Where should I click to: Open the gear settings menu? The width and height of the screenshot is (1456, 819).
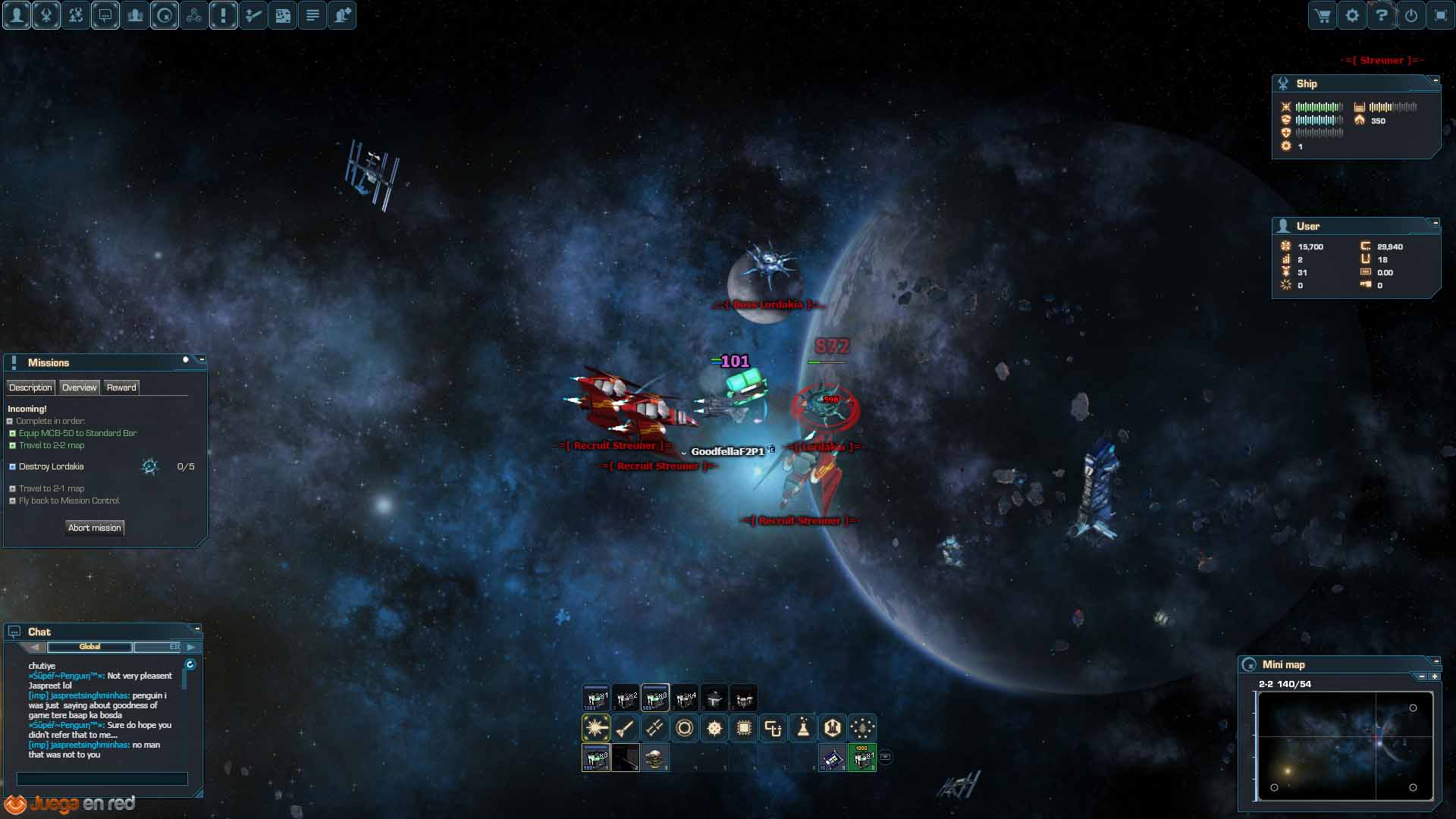(x=1352, y=16)
